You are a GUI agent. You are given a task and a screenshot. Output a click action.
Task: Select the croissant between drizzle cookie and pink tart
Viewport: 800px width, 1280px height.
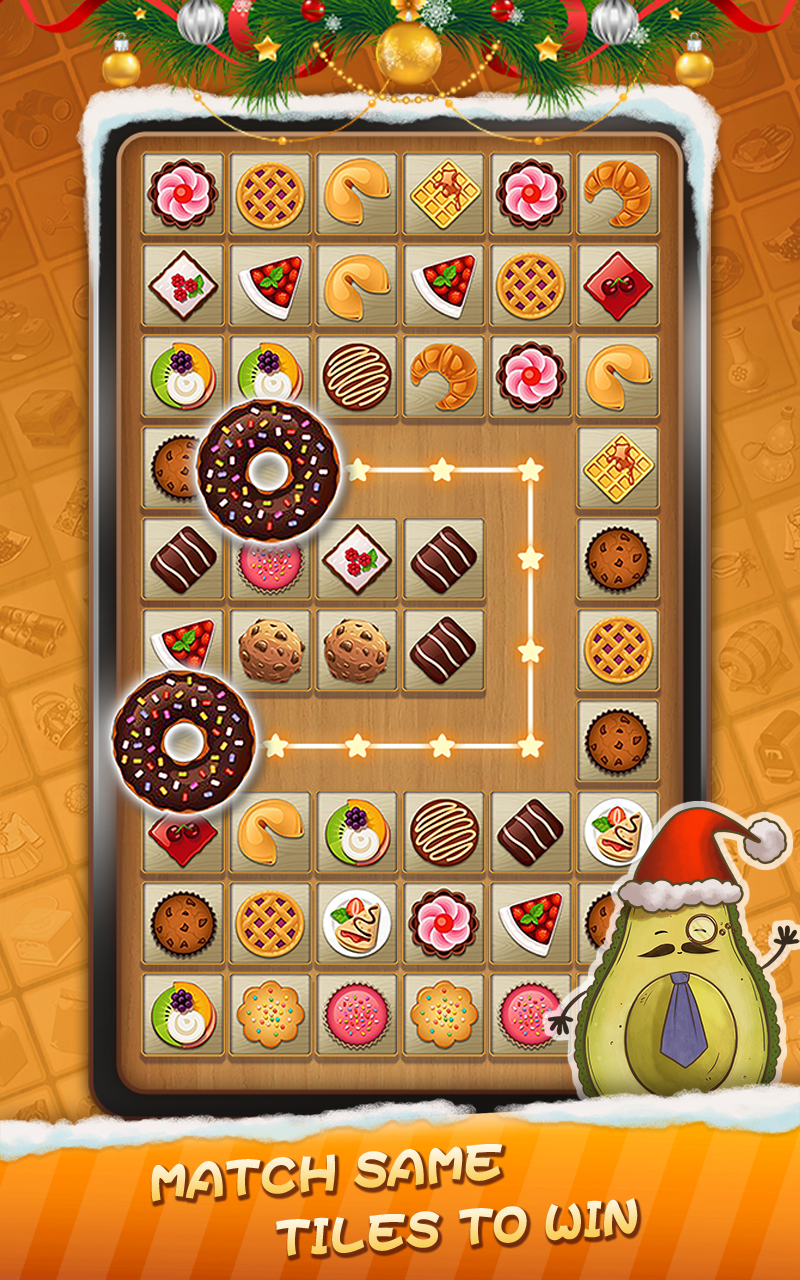point(444,375)
